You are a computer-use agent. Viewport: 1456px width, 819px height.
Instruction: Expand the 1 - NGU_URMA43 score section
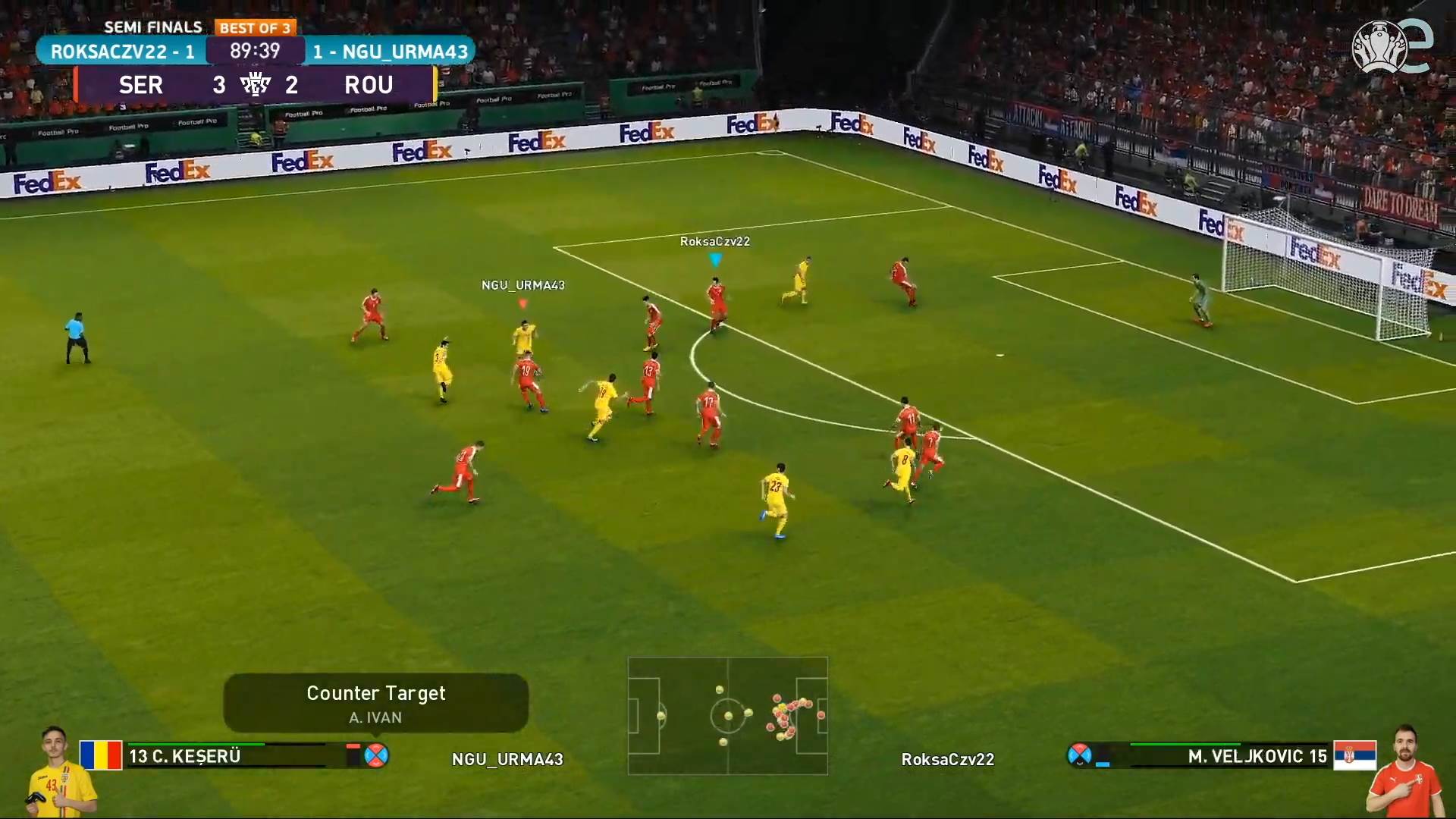(391, 52)
